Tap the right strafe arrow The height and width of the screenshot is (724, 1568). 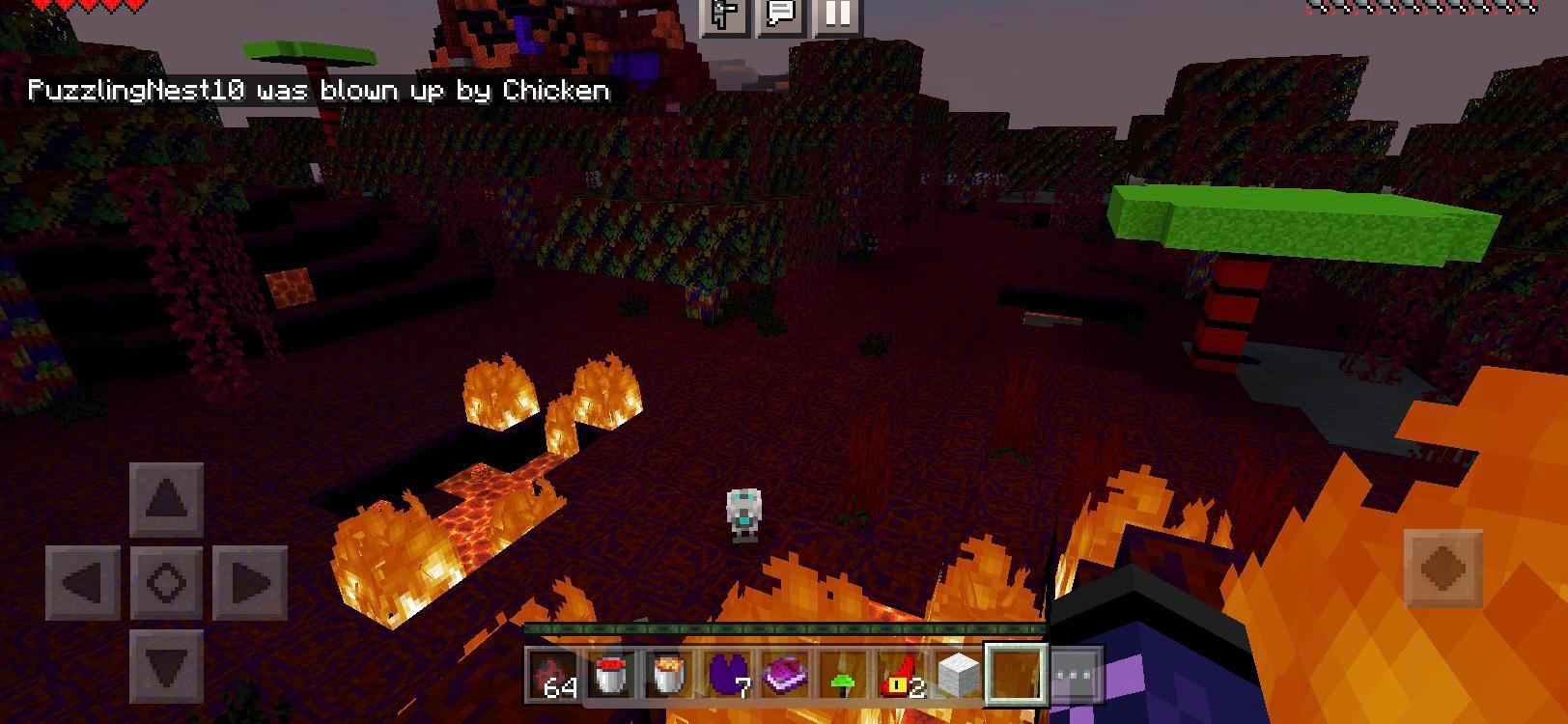tap(251, 580)
